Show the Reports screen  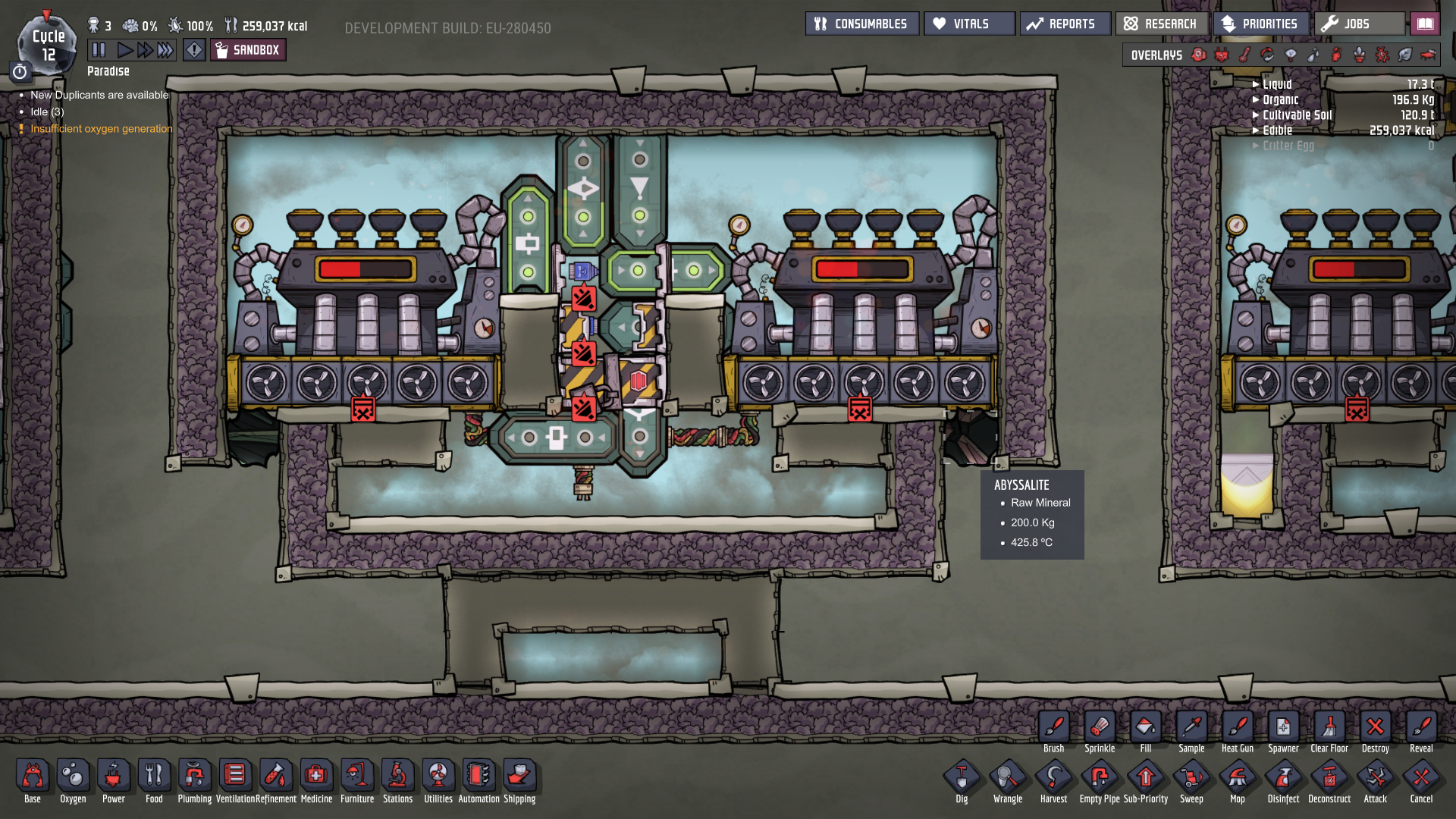click(1065, 24)
